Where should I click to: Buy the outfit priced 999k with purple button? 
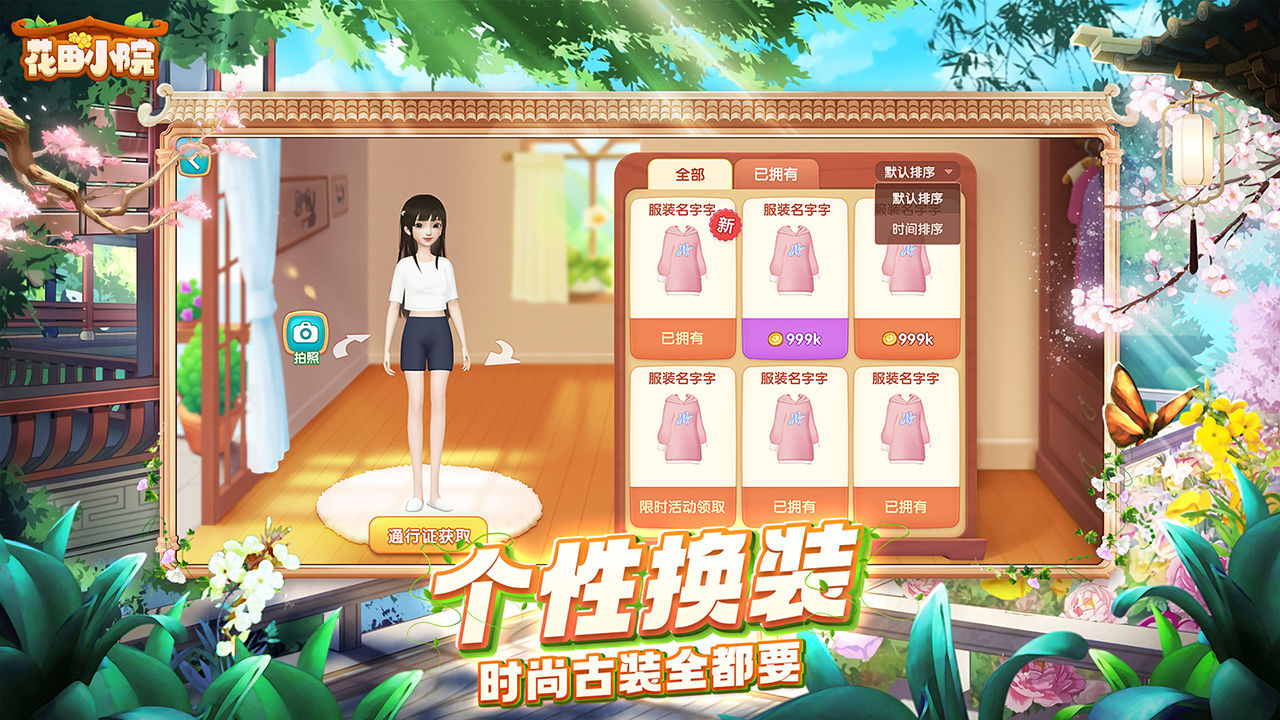795,340
